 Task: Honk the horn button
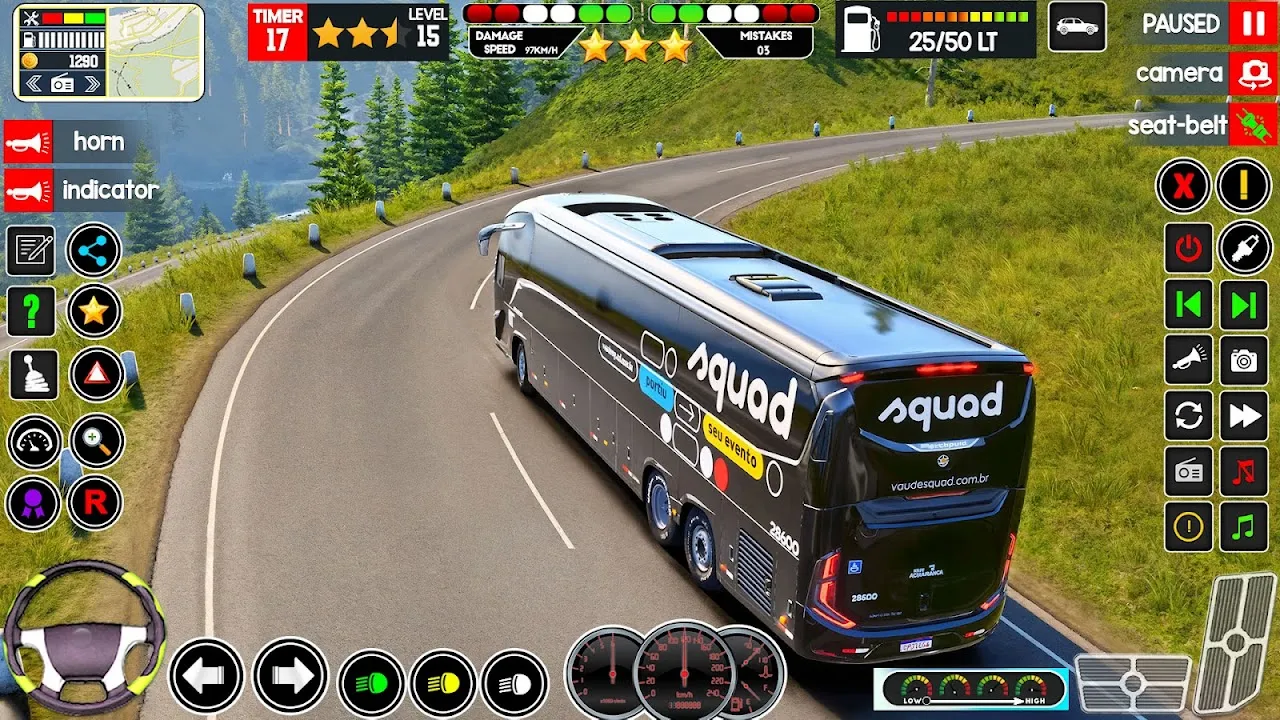click(x=28, y=142)
